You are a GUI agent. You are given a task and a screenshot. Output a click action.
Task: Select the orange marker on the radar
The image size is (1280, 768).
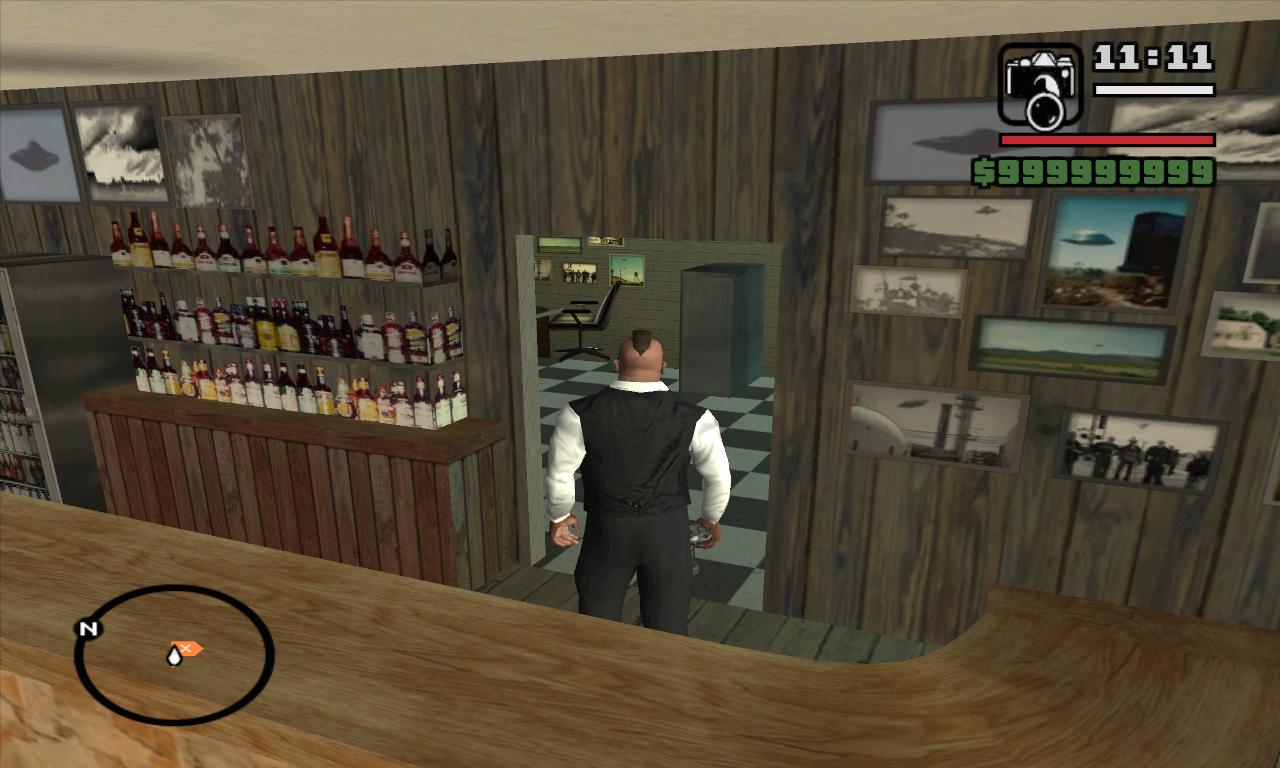187,648
